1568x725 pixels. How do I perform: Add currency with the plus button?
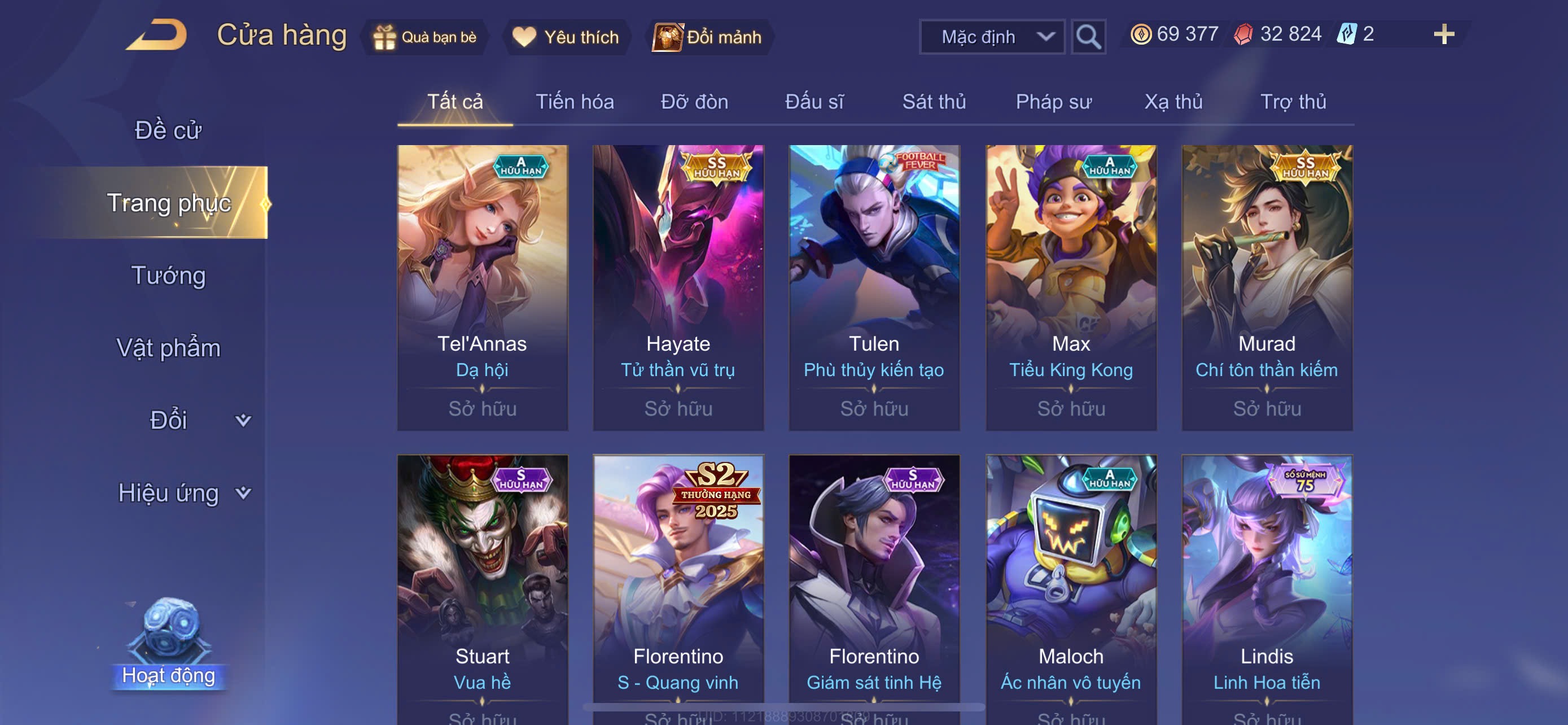pyautogui.click(x=1443, y=34)
